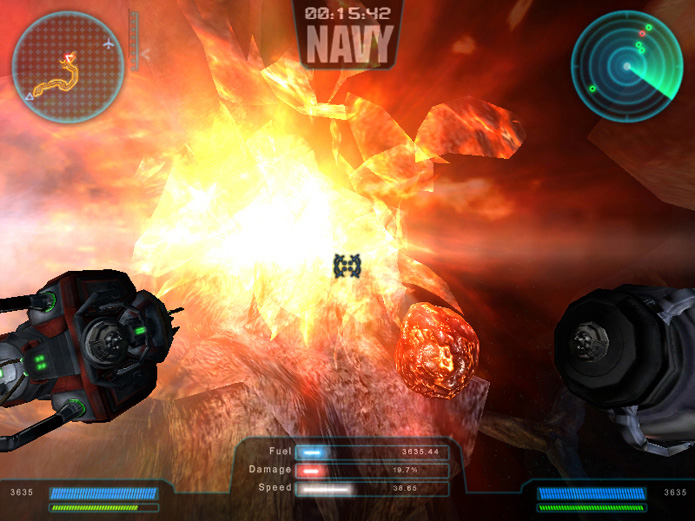This screenshot has height=521, width=695.
Task: Click the circular track minimap
Action: point(67,67)
